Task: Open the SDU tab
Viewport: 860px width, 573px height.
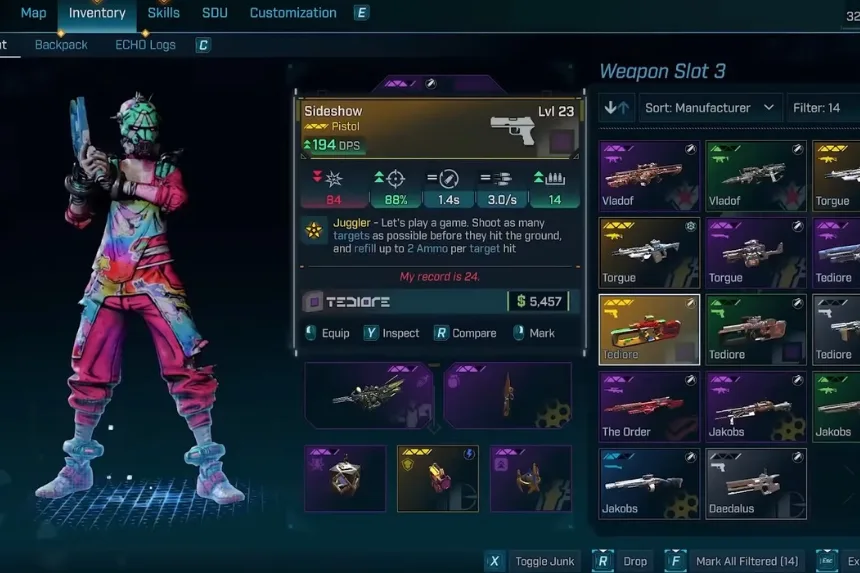Action: pos(214,13)
